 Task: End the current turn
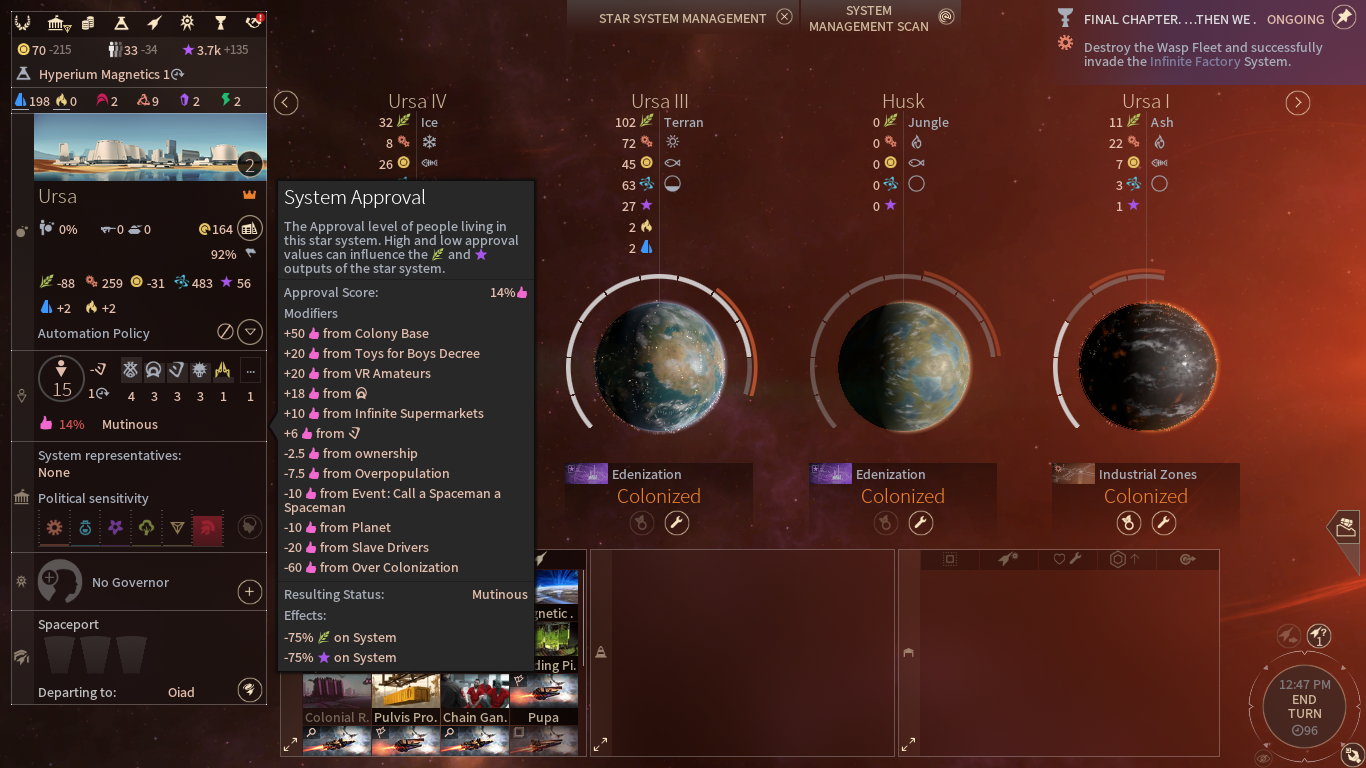pos(1305,707)
